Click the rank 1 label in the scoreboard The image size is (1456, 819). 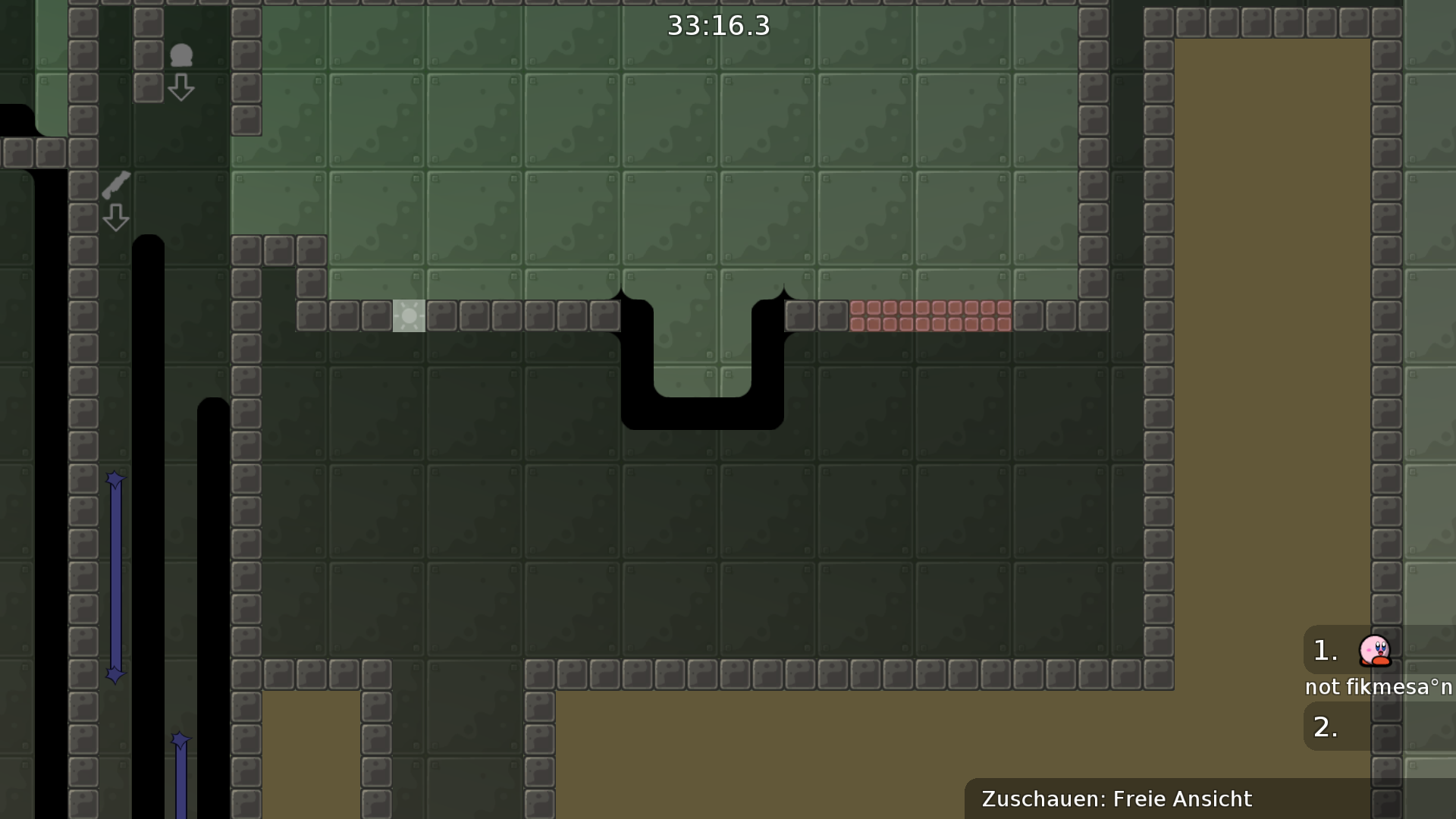tap(1325, 651)
